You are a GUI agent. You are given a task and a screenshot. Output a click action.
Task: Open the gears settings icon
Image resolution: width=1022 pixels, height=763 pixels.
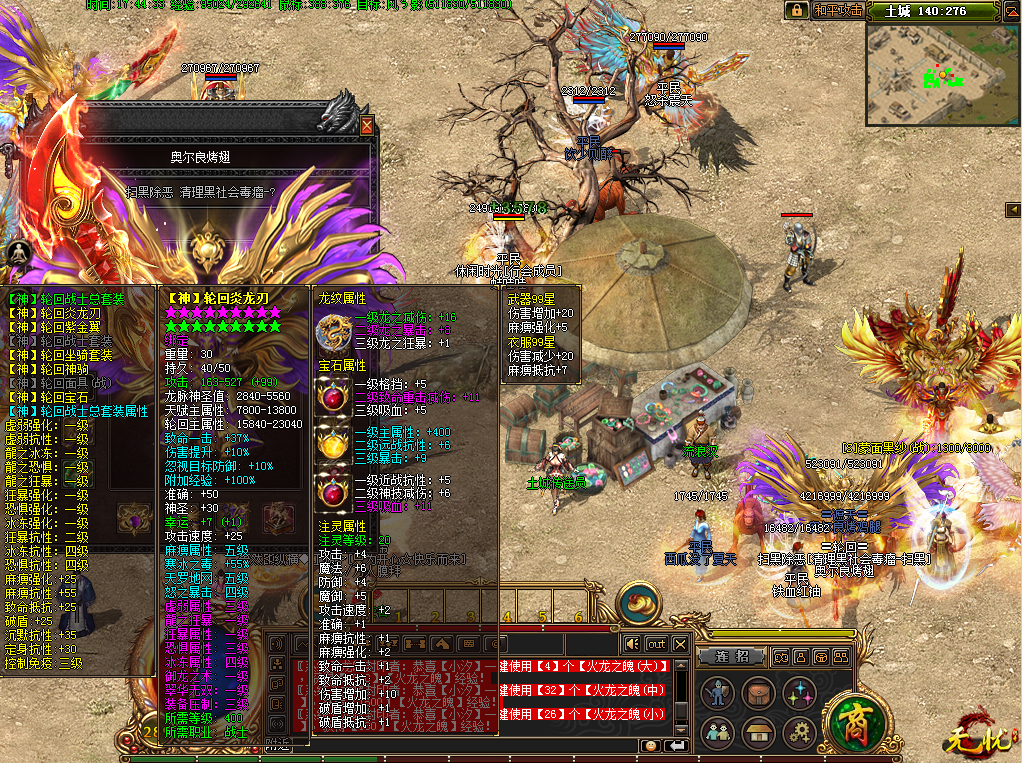point(798,732)
